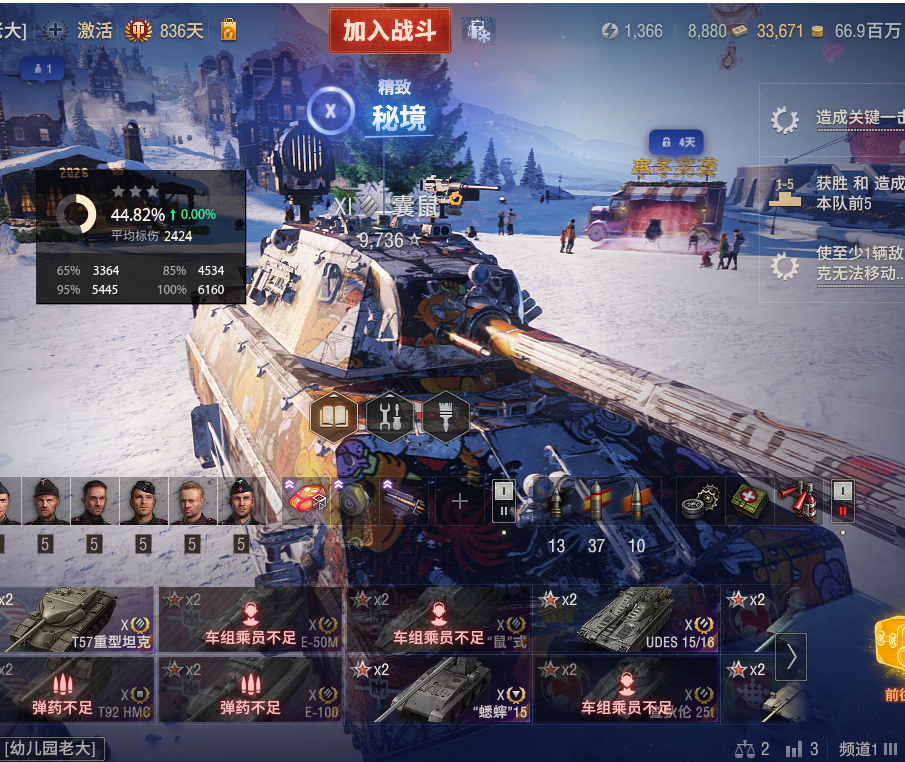This screenshot has width=905, height=762.
Task: Open the gold lock icon beside premium days
Action: pos(228,31)
